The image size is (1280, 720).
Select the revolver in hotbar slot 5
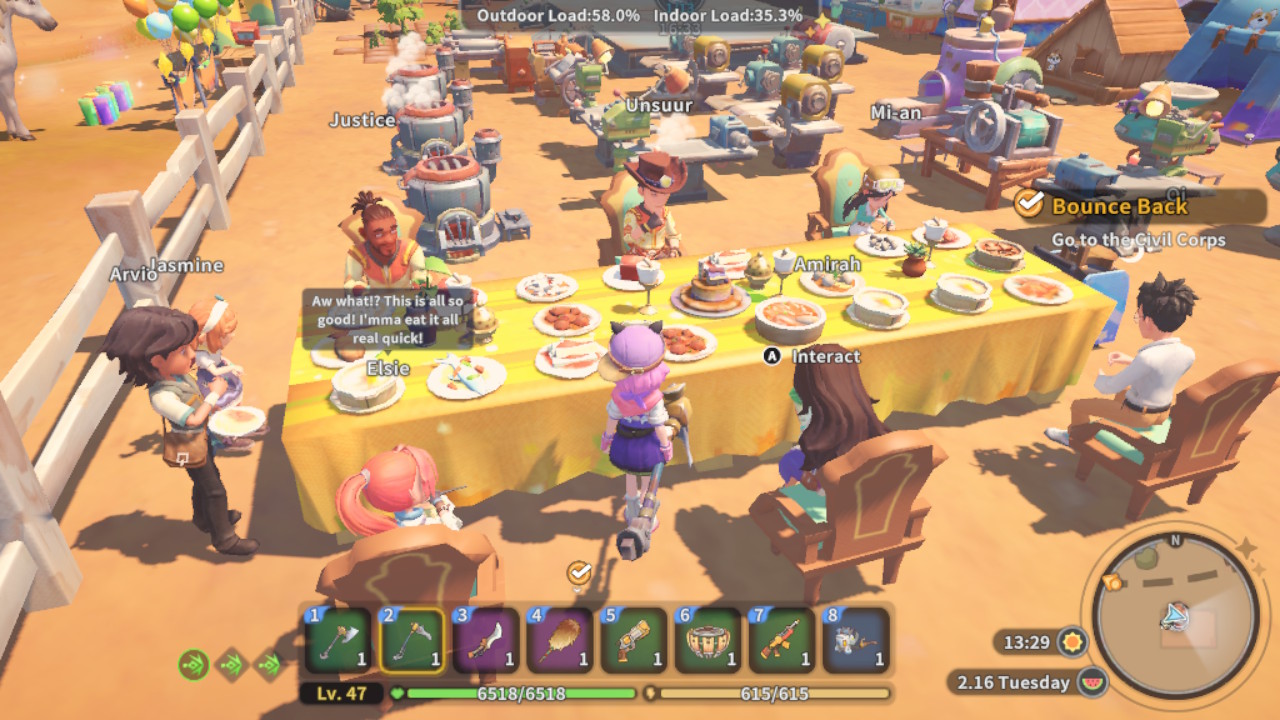(x=634, y=639)
